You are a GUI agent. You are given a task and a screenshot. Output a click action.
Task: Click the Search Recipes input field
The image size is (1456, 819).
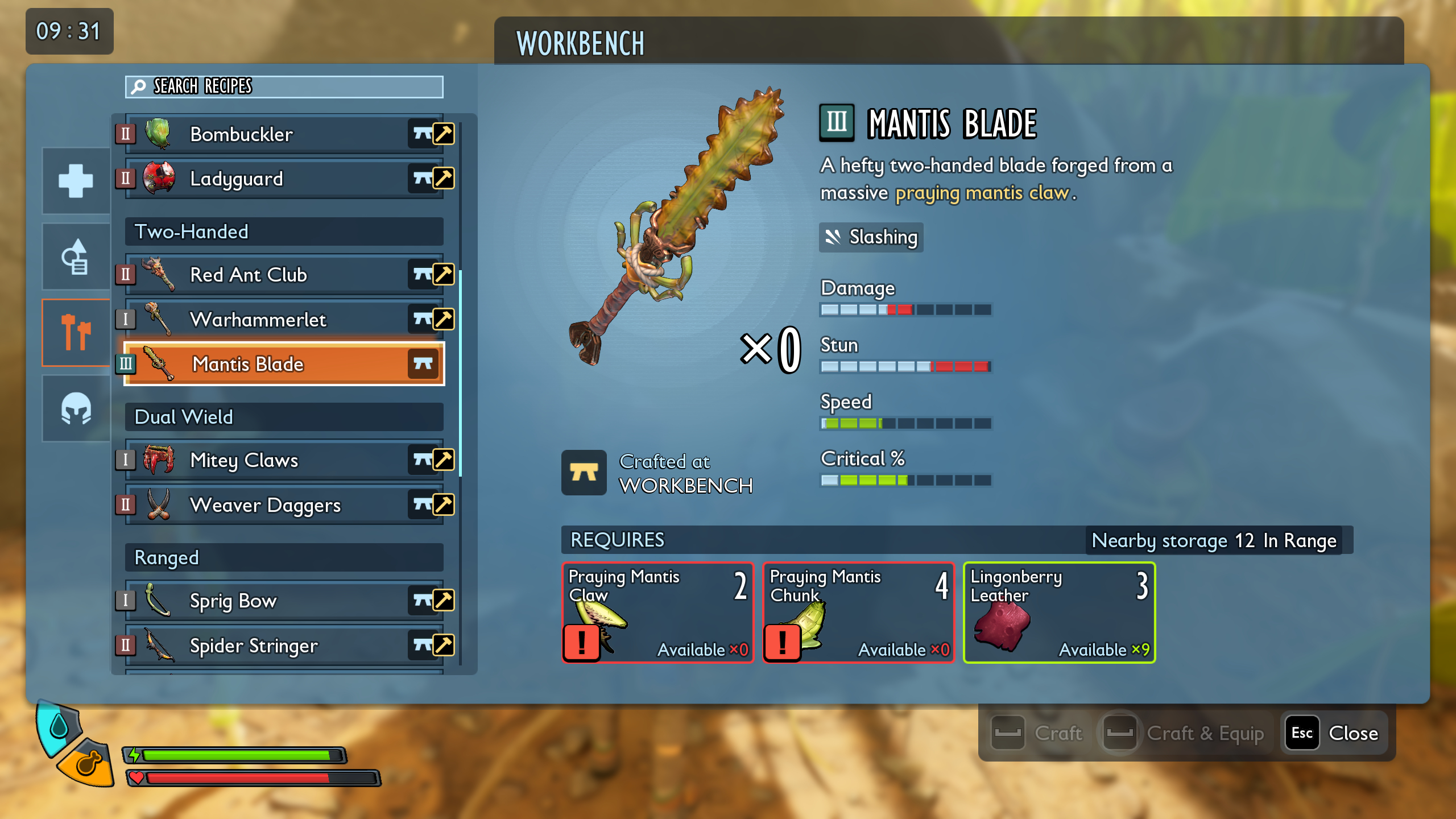coord(284,87)
